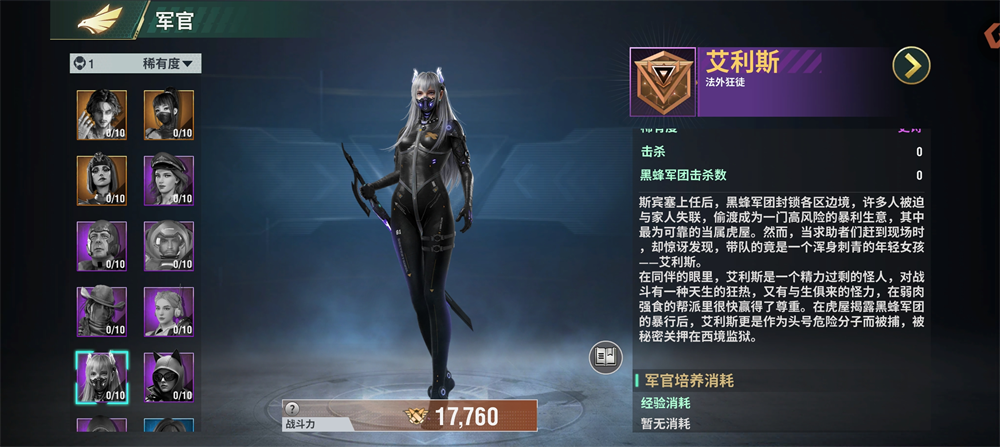Select the cowboy hat officer portrait

pos(101,311)
